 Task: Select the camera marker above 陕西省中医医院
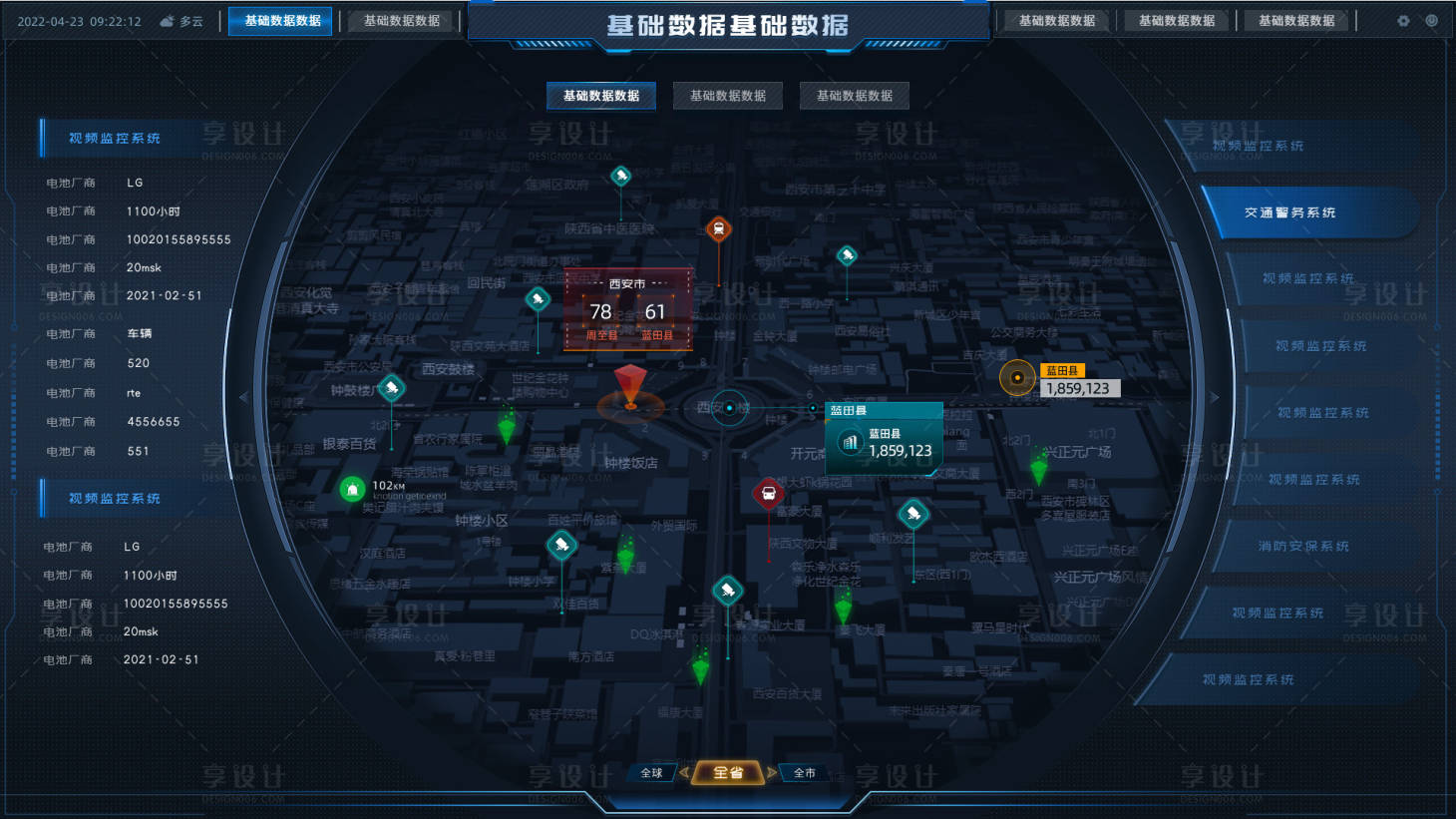pyautogui.click(x=621, y=175)
